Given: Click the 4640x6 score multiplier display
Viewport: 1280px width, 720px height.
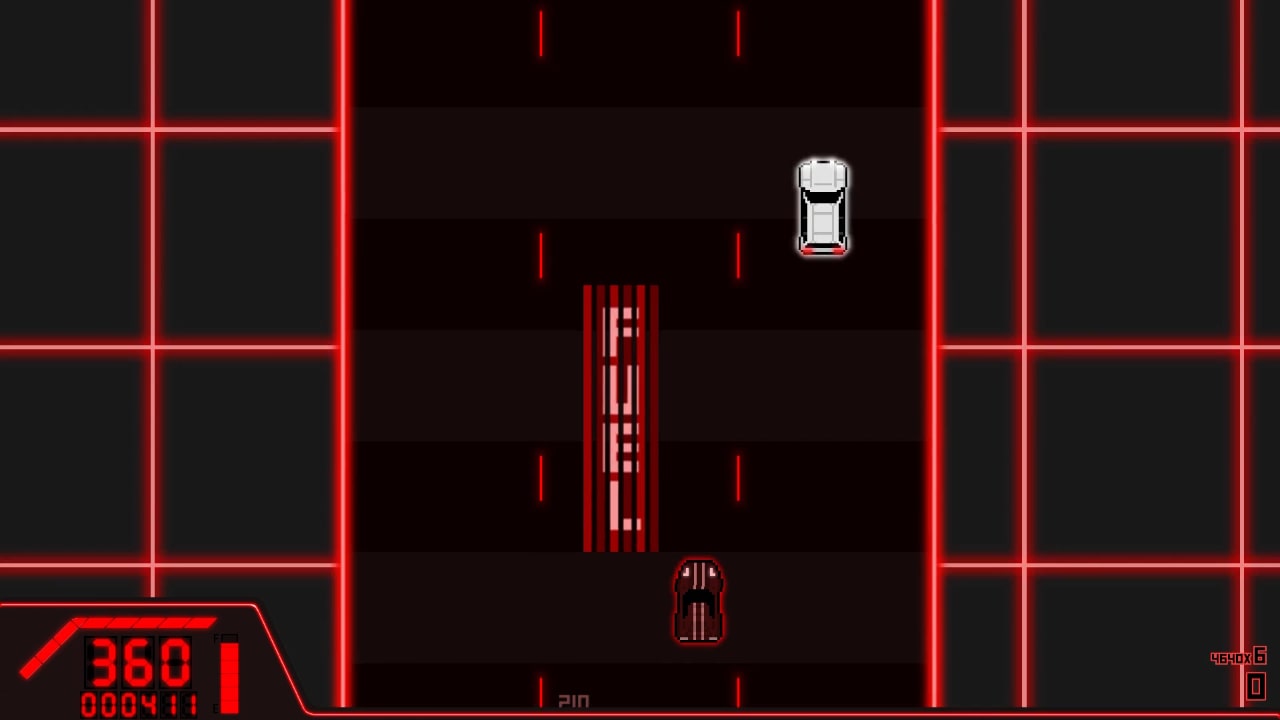Looking at the screenshot, I should [1237, 657].
